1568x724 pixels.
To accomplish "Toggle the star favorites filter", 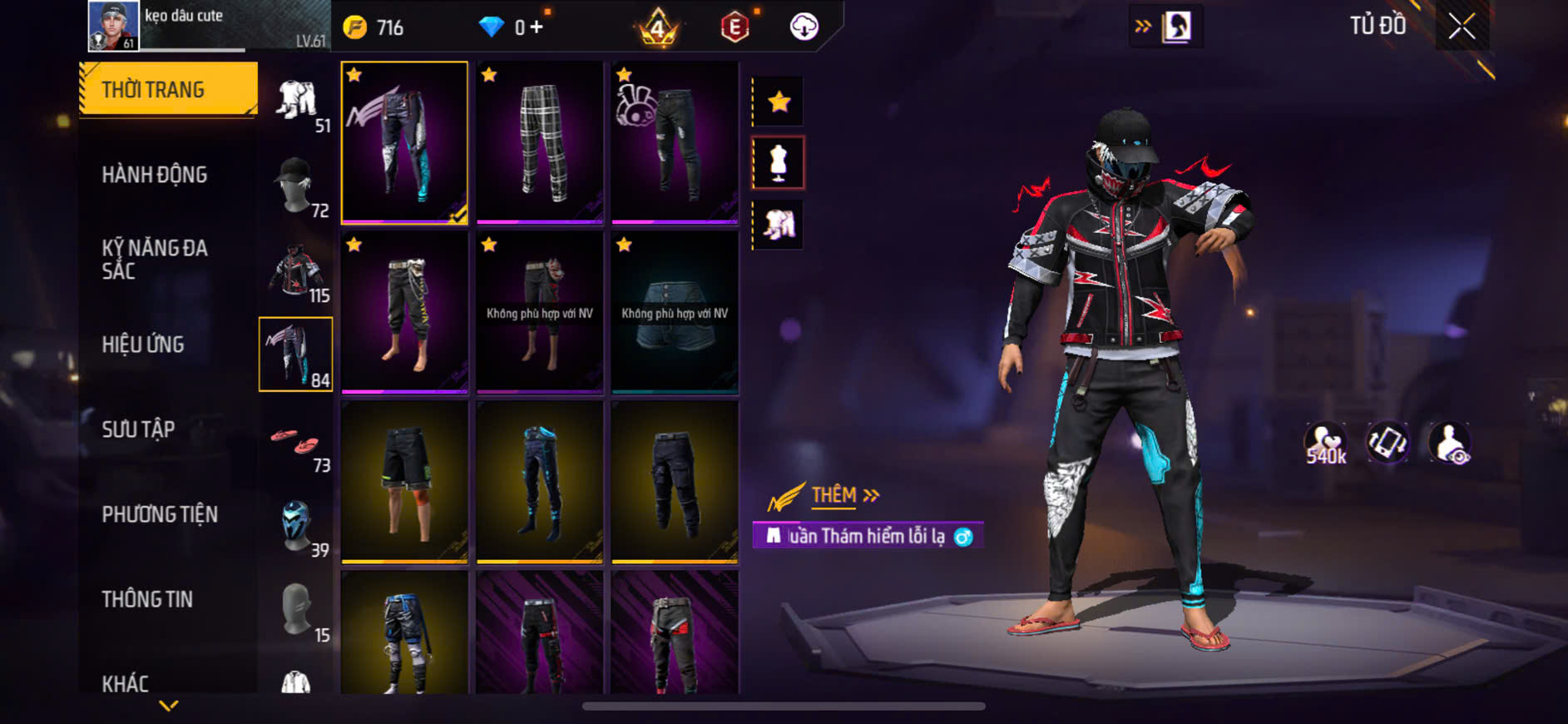I will (779, 102).
